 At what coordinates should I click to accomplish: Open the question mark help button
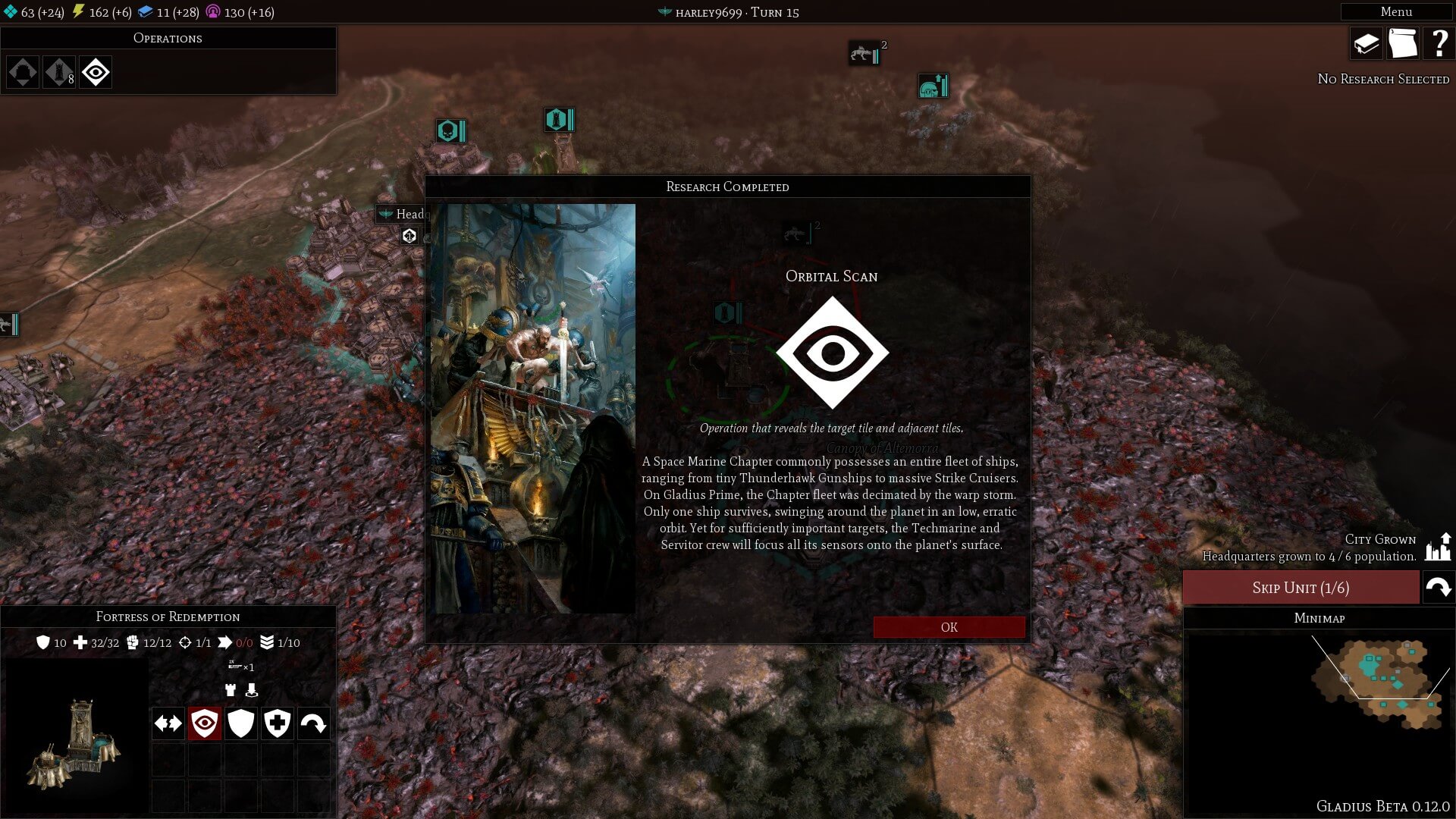pyautogui.click(x=1438, y=44)
